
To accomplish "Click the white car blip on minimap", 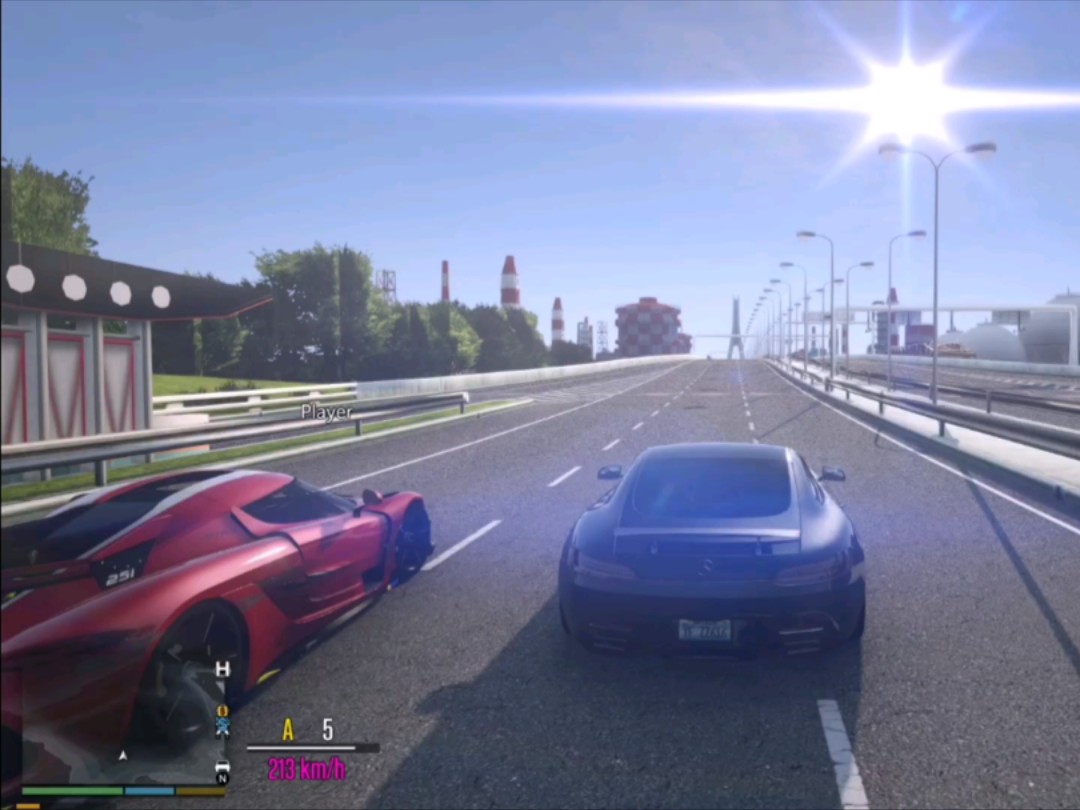I will (x=222, y=766).
